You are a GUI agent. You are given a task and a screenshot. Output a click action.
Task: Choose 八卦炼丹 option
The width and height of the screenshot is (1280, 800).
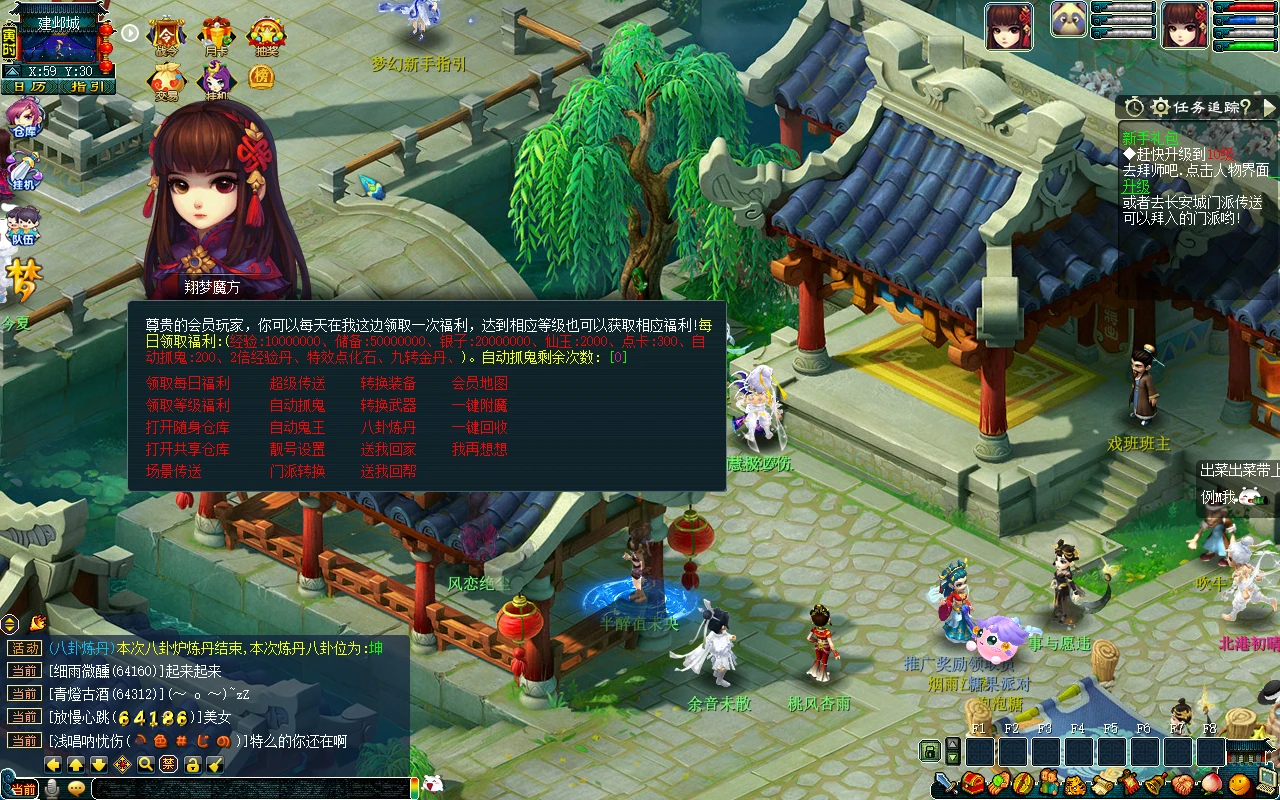388,427
